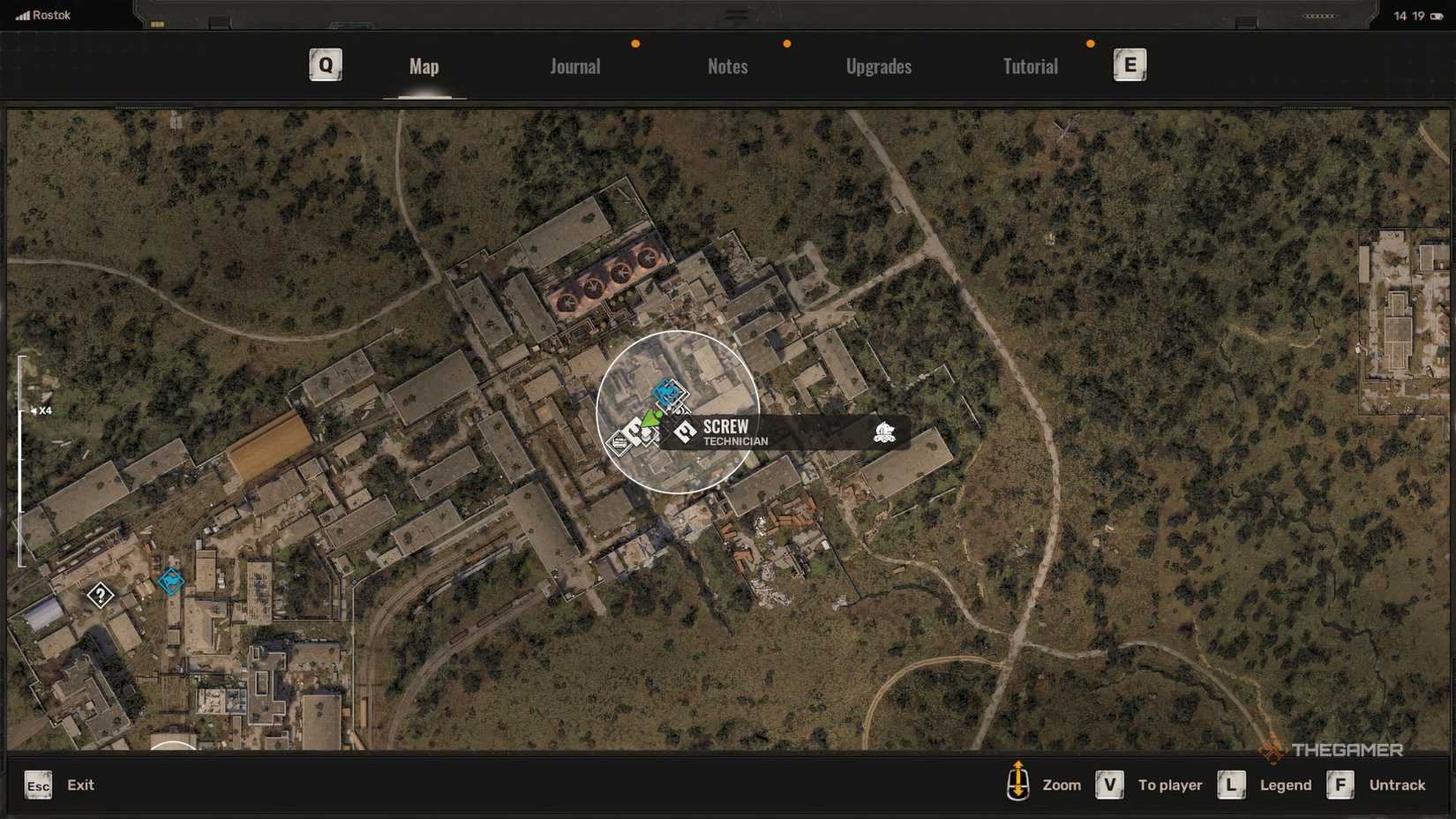Select the blue fast travel marker near the buildings
1456x819 pixels.
665,391
